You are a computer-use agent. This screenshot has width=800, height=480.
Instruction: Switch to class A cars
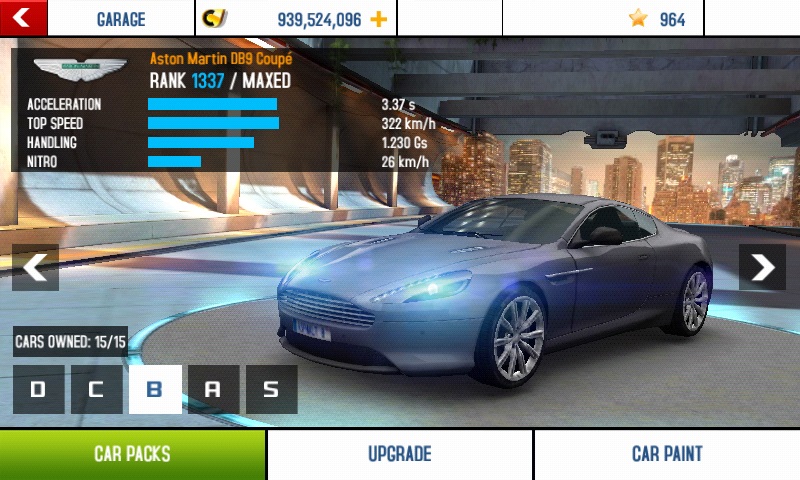(213, 390)
